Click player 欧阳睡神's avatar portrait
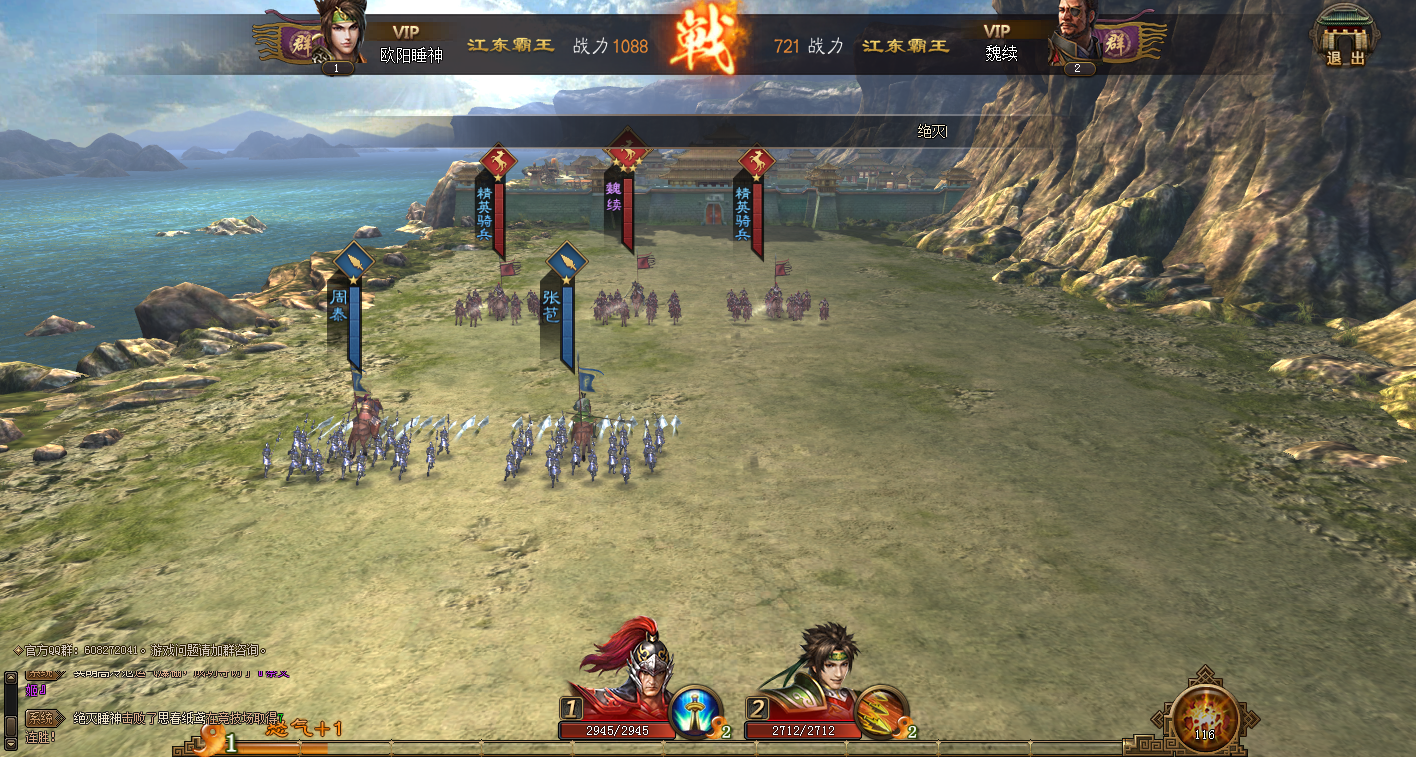The image size is (1416, 757). [x=338, y=36]
